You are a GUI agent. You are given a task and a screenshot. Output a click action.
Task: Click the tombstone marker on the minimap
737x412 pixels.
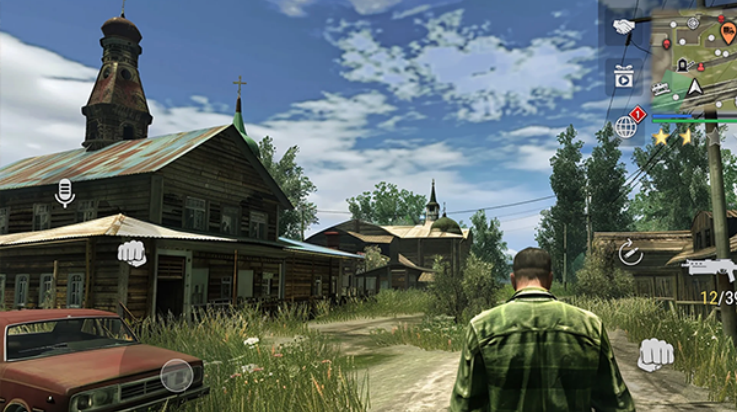pyautogui.click(x=683, y=63)
